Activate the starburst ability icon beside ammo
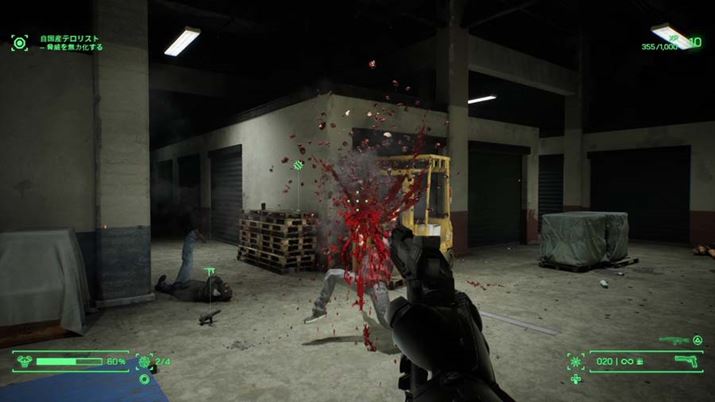The width and height of the screenshot is (715, 402). 576,361
